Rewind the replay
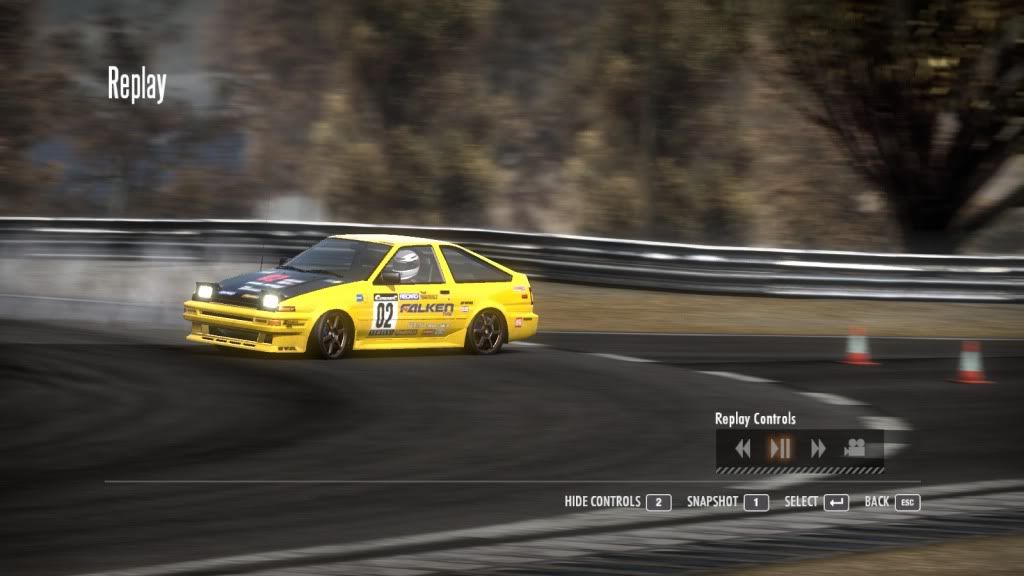 pyautogui.click(x=742, y=448)
